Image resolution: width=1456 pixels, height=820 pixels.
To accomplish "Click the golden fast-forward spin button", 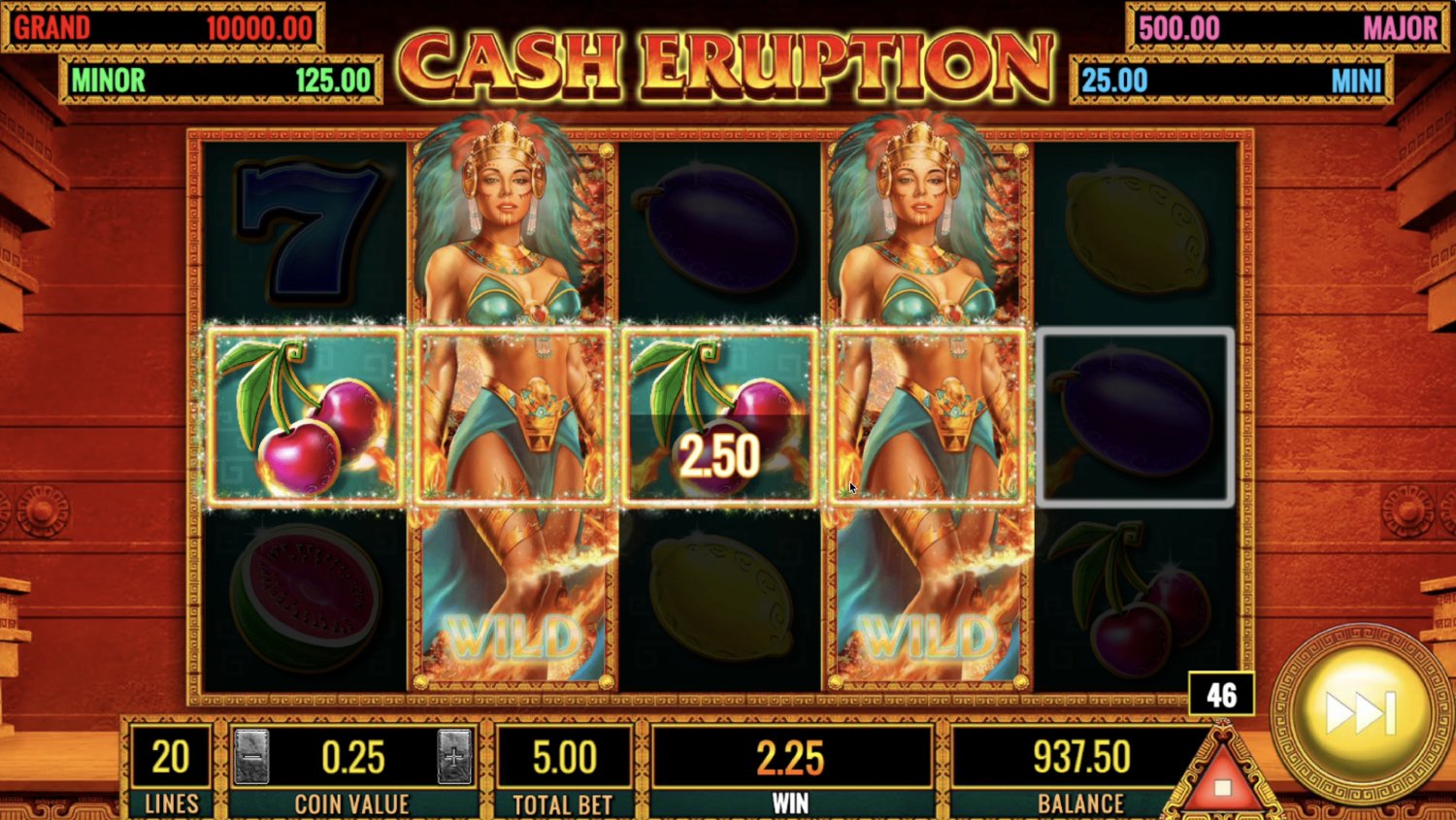I will [x=1361, y=713].
